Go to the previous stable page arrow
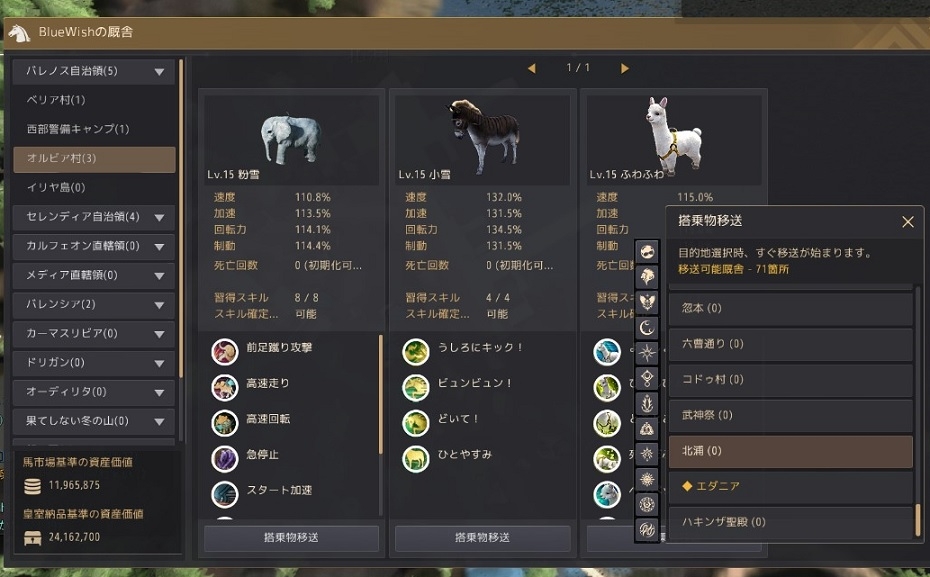 (531, 68)
